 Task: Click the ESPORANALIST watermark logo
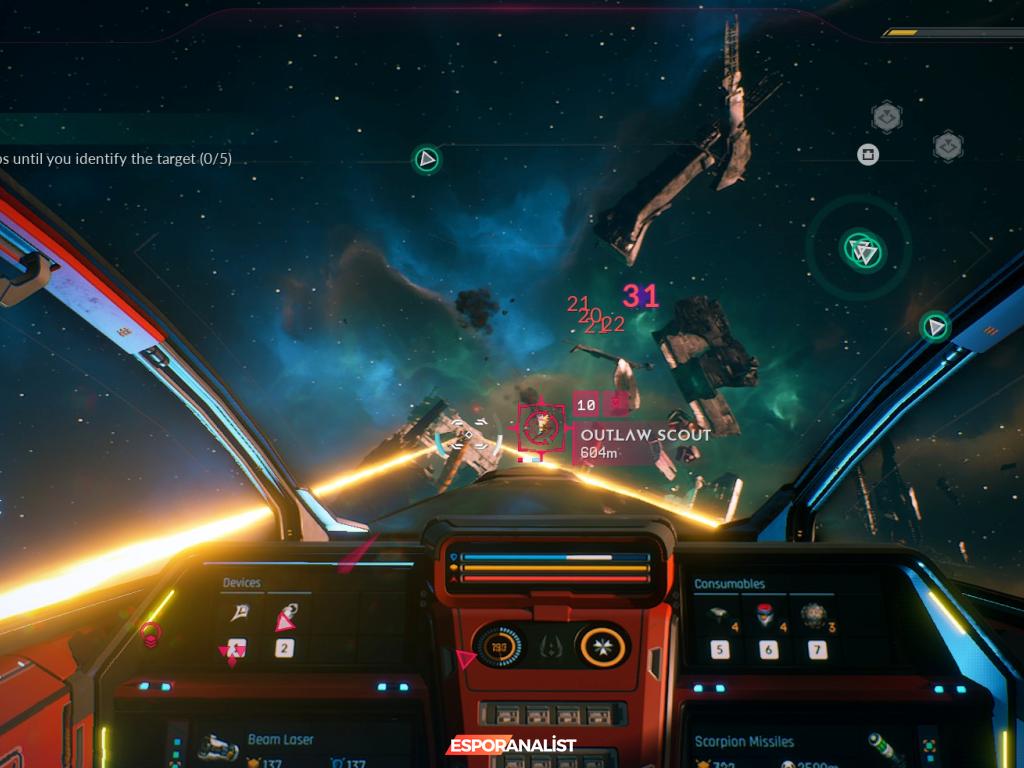tap(511, 746)
